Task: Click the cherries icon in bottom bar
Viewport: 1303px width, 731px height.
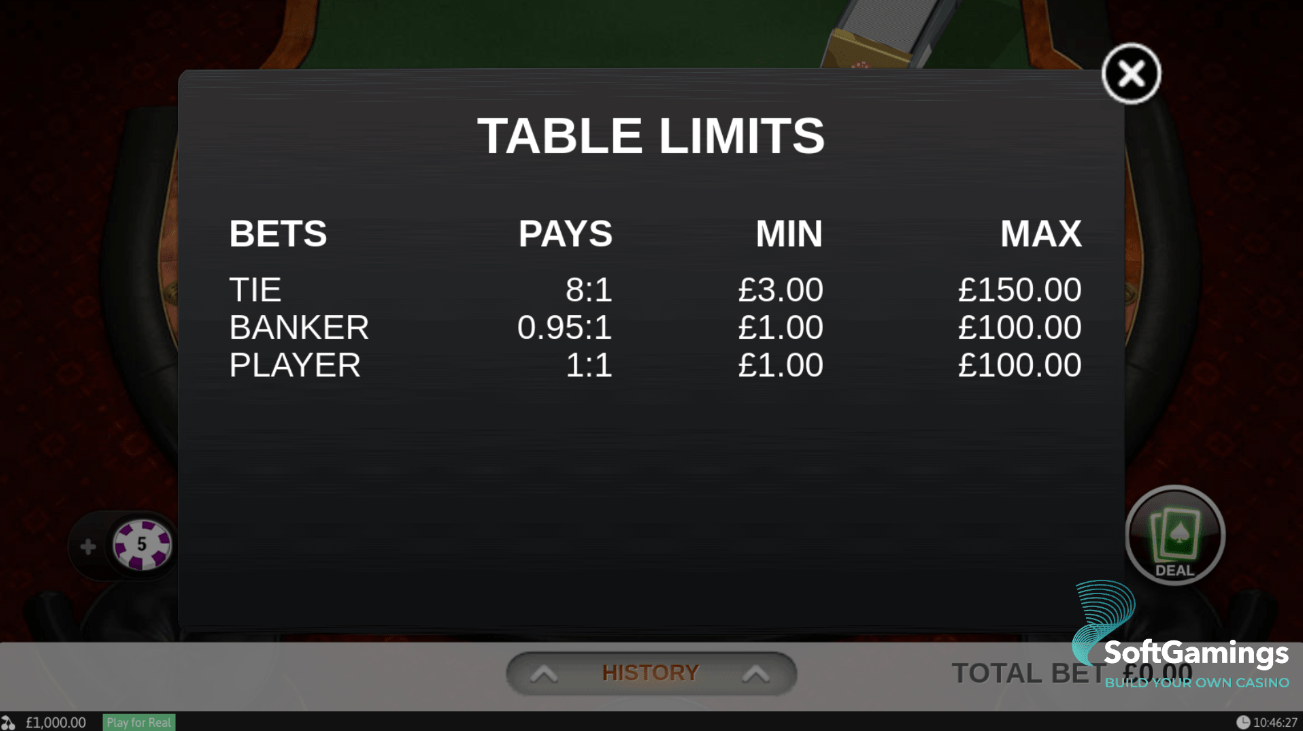Action: click(x=10, y=721)
